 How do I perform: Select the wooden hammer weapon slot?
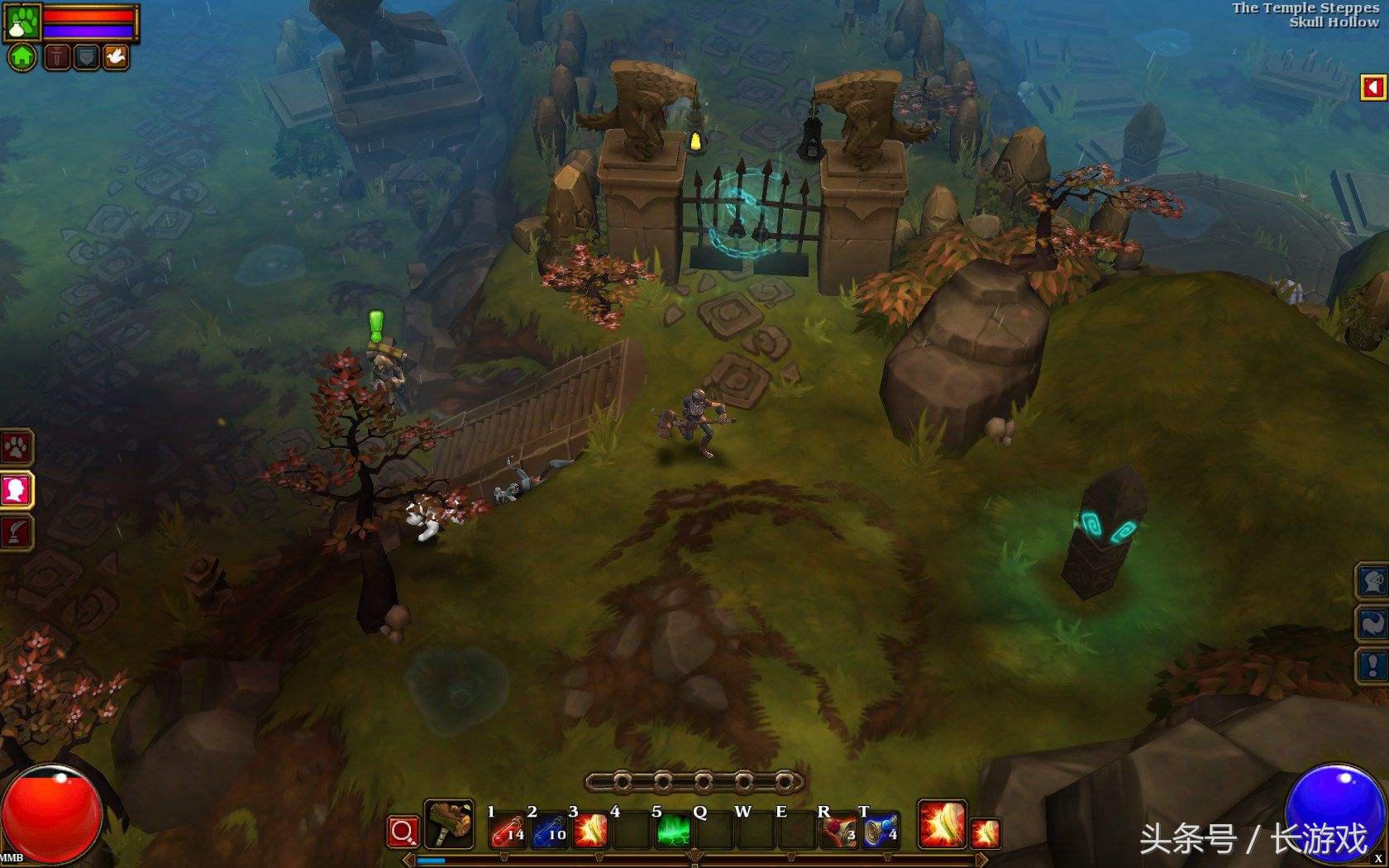(x=449, y=824)
